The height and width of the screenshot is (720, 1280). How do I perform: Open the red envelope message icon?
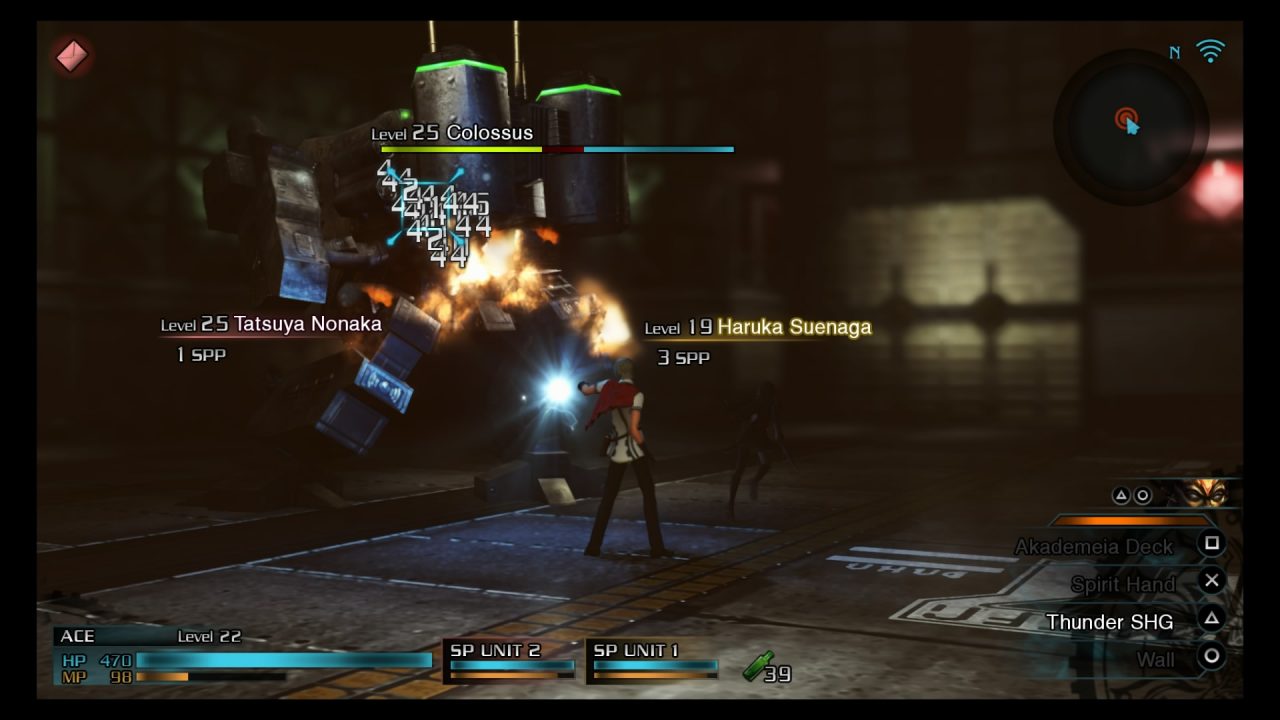point(72,56)
